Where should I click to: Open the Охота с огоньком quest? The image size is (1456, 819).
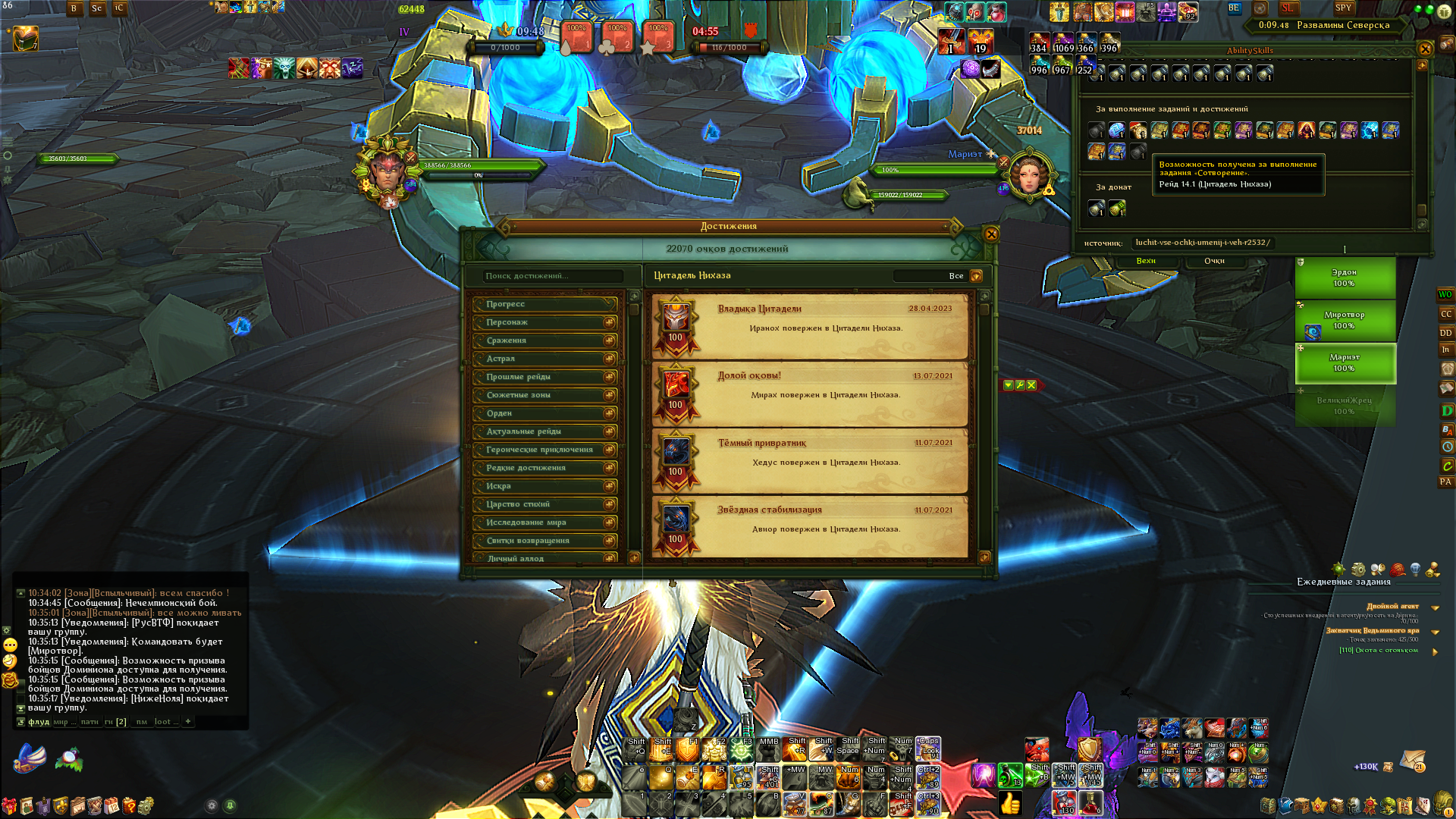1378,650
